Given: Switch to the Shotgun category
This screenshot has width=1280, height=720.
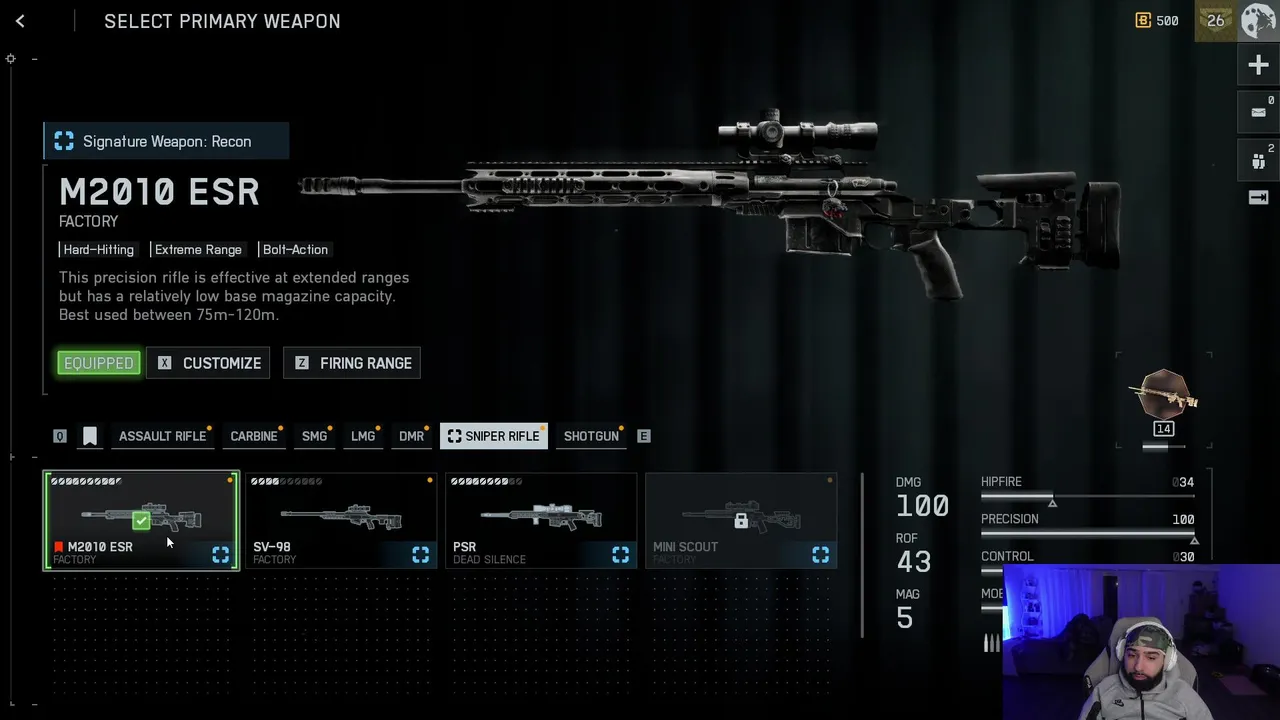Looking at the screenshot, I should click(591, 436).
